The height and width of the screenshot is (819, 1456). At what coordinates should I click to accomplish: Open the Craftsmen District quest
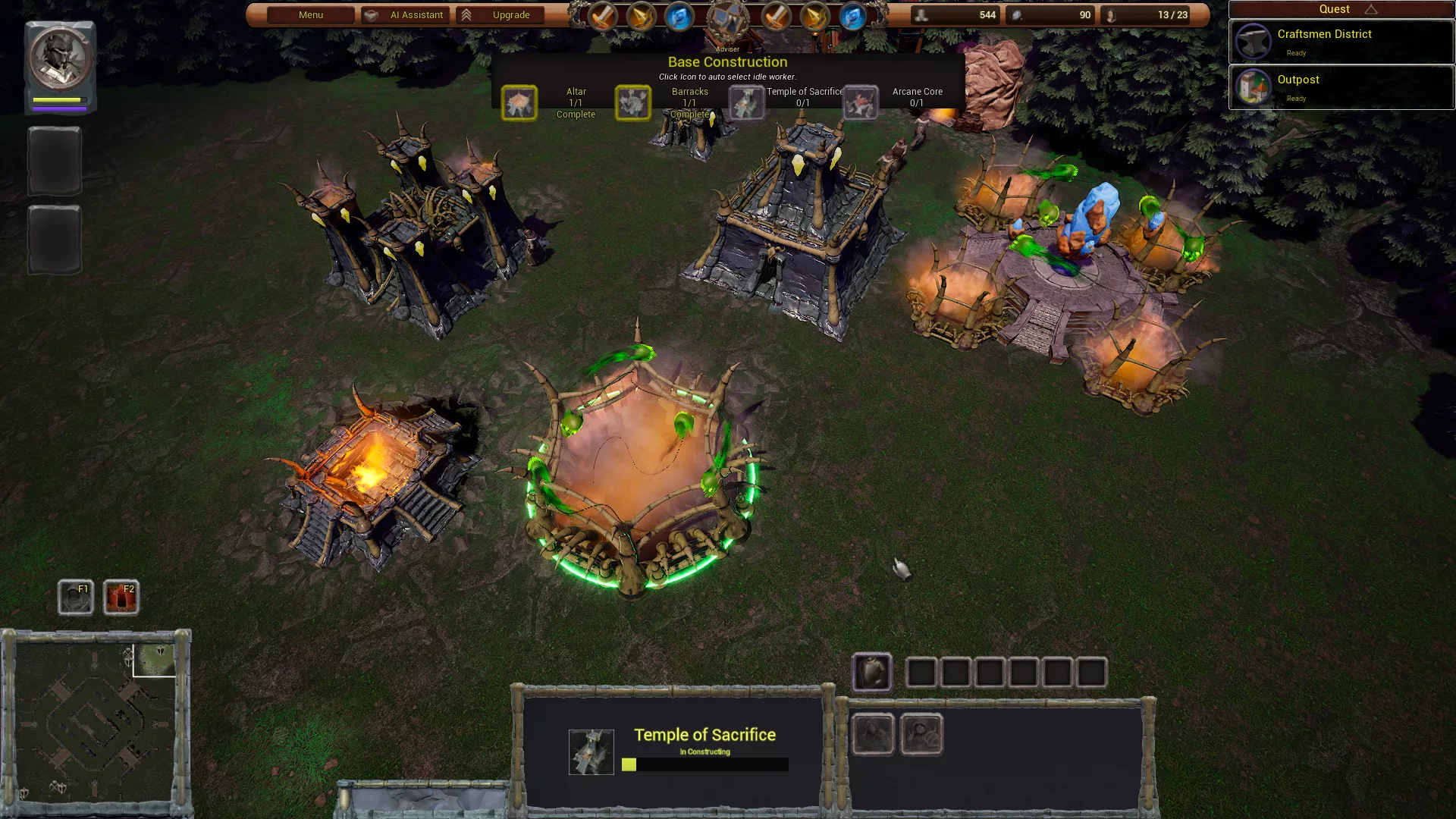click(x=1341, y=42)
